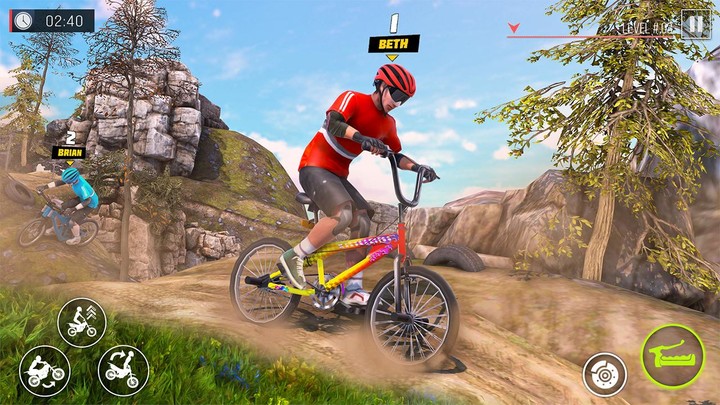The height and width of the screenshot is (405, 720).
Task: Trigger the jump stunt with up arrows
Action: (82, 322)
